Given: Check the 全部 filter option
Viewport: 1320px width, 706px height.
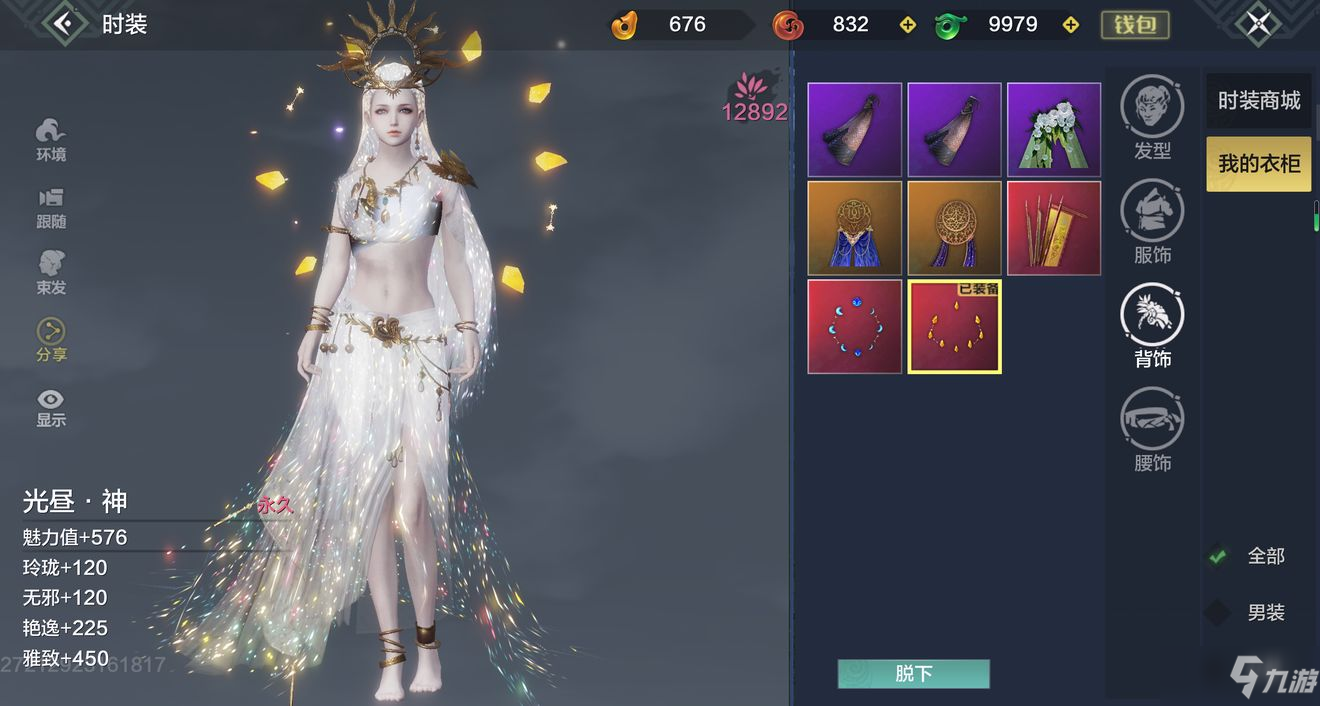Looking at the screenshot, I should pyautogui.click(x=1218, y=556).
